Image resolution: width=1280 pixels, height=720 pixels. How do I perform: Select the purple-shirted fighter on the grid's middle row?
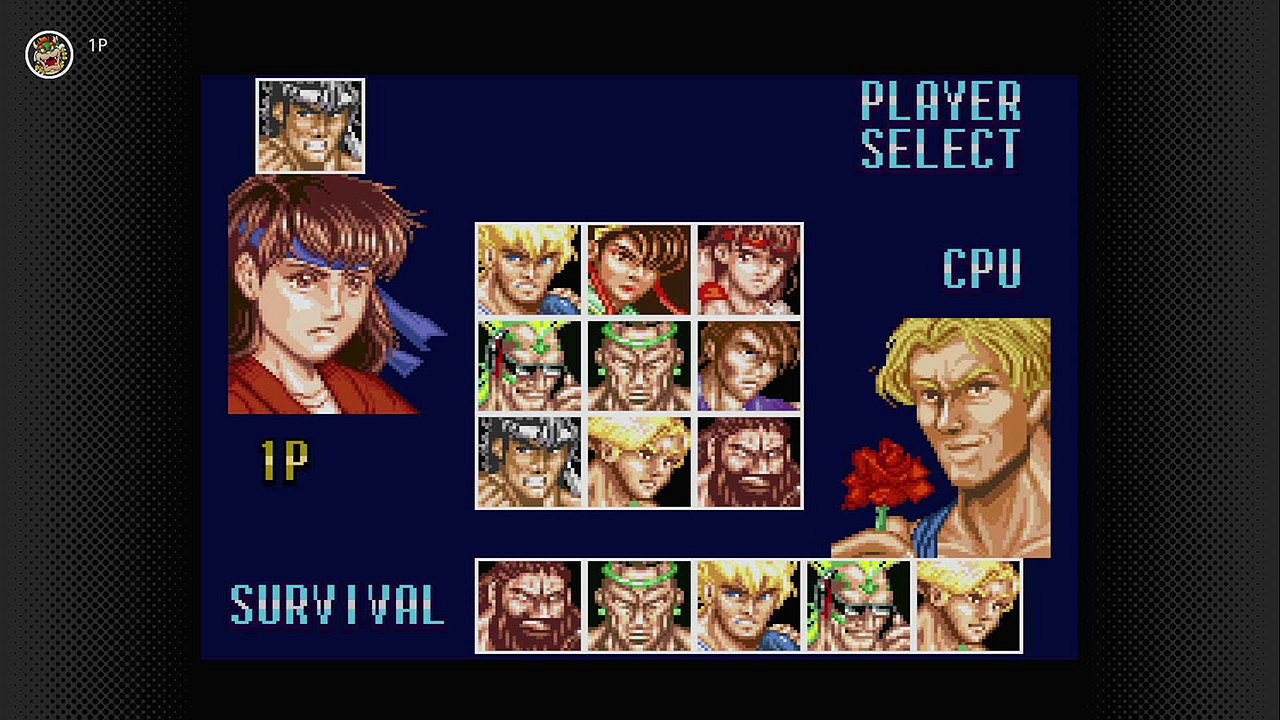tap(747, 365)
